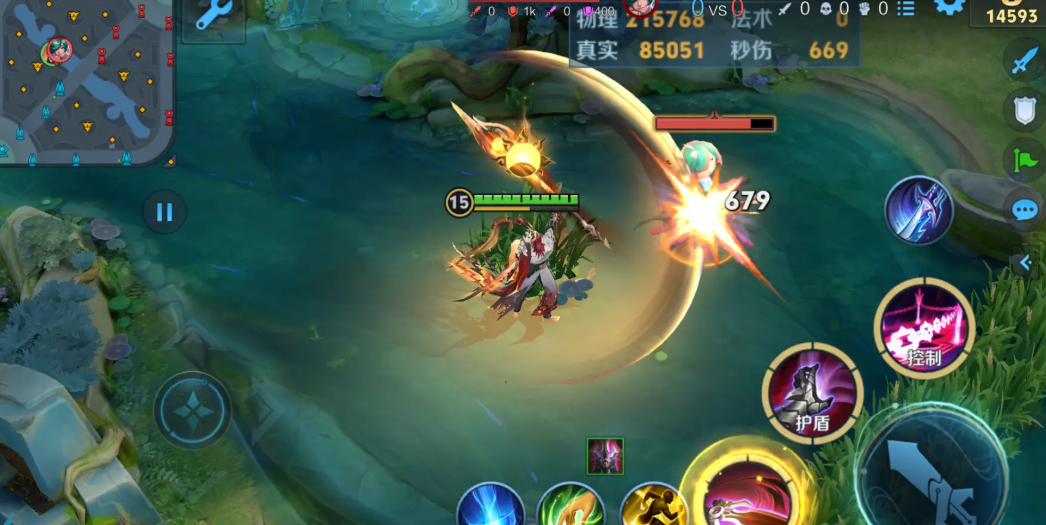Image resolution: width=1046 pixels, height=525 pixels.
Task: Open the gear settings menu
Action: (x=949, y=8)
